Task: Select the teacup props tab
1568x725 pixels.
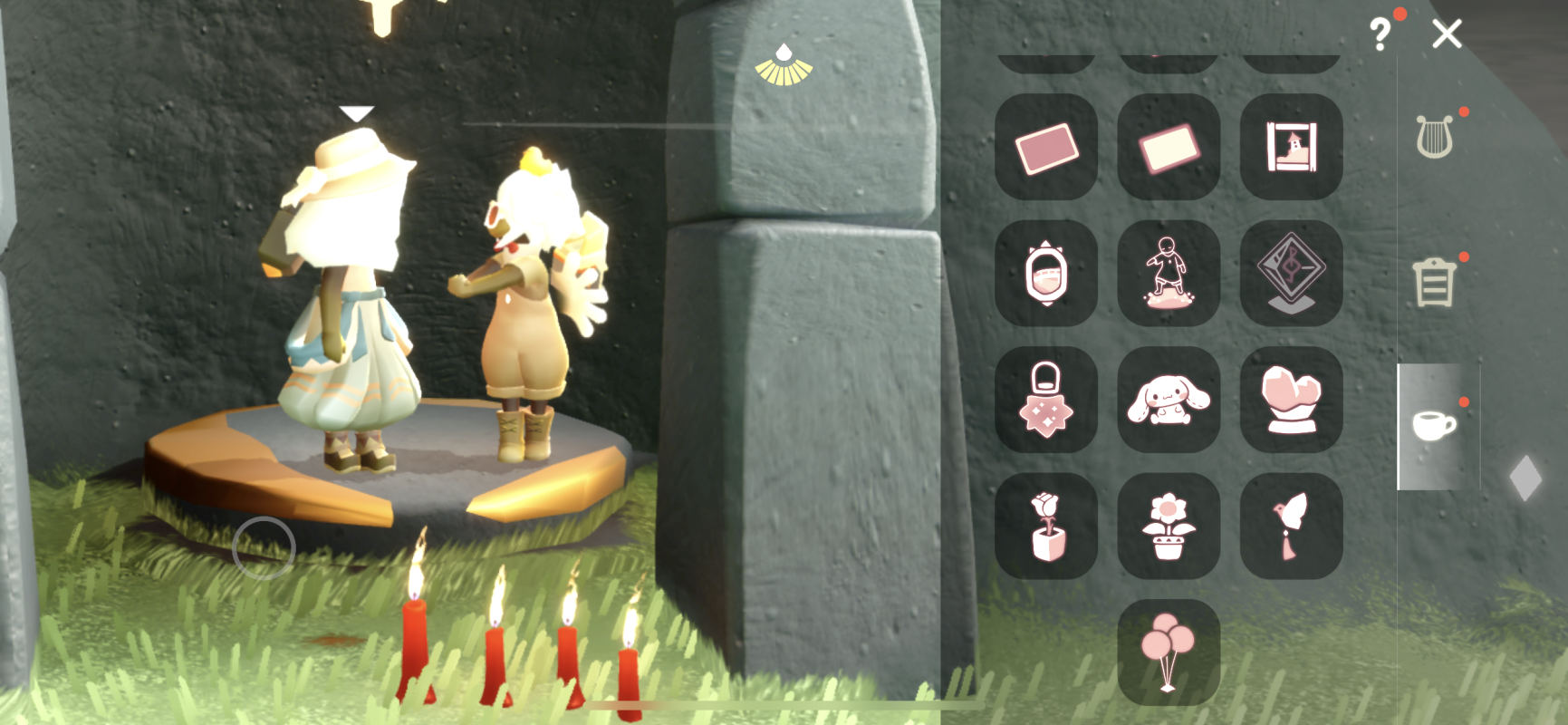Action: [1434, 425]
